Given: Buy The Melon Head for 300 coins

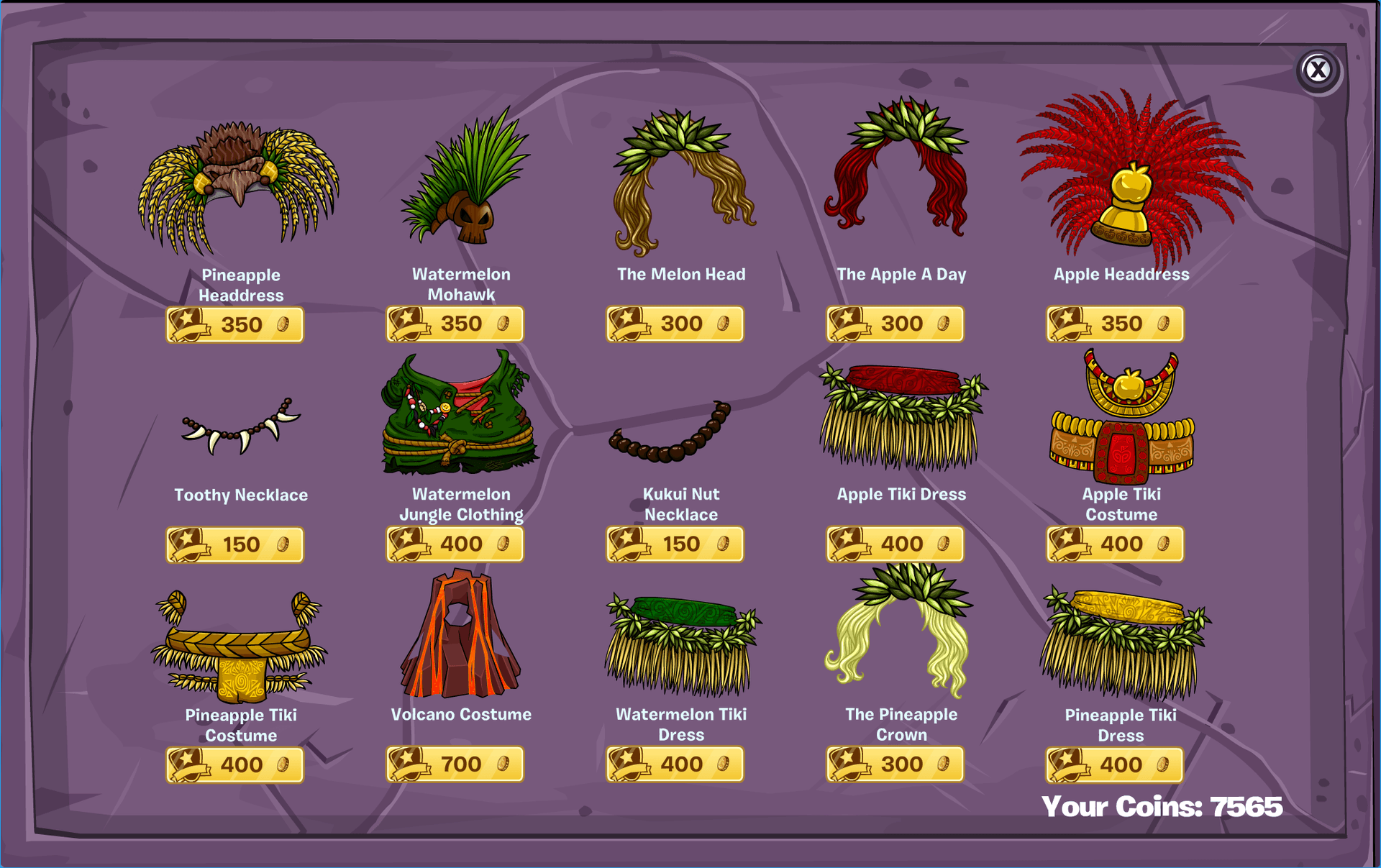Looking at the screenshot, I should click(x=675, y=324).
